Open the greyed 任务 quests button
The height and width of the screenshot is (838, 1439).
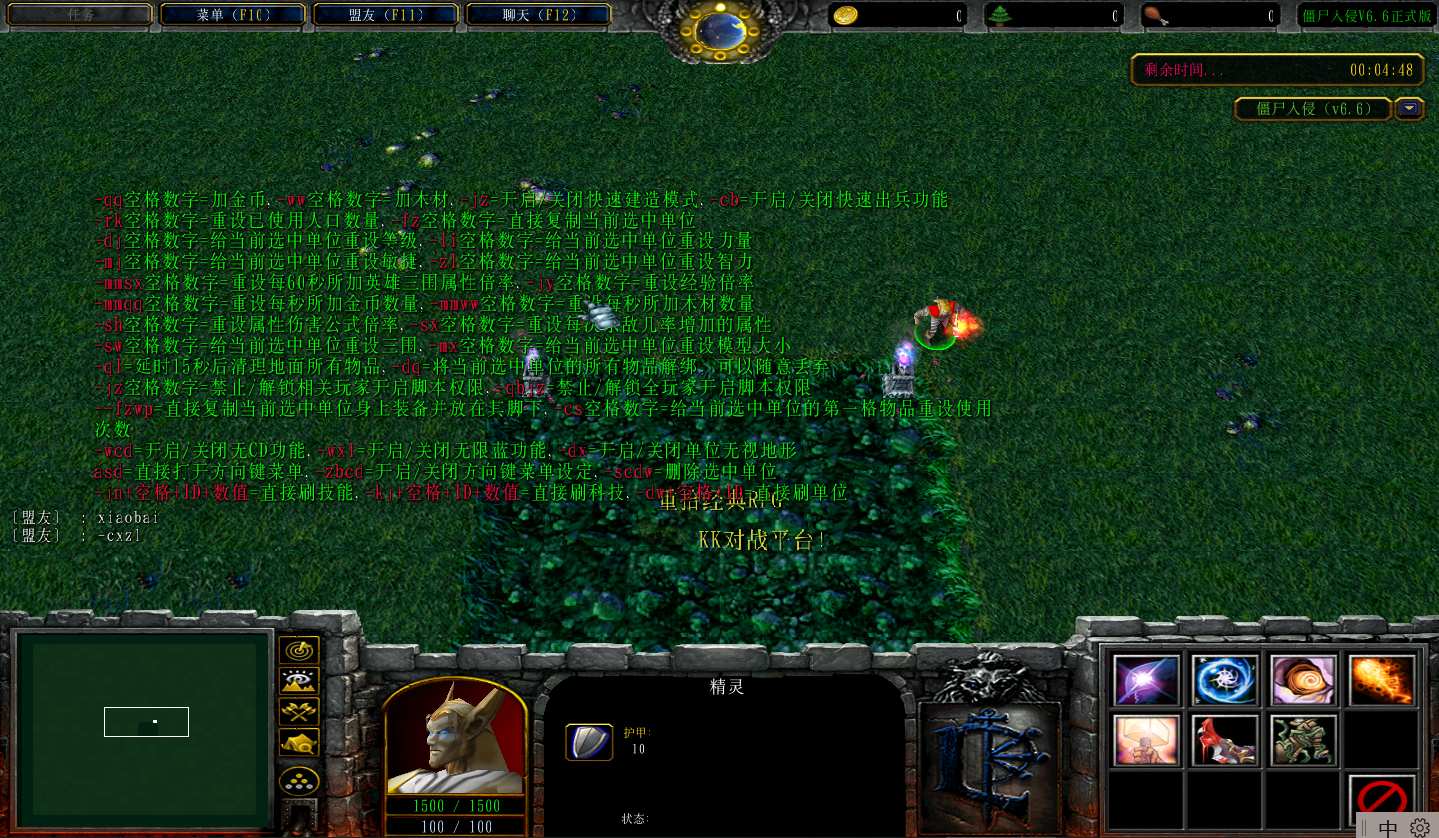tap(81, 15)
